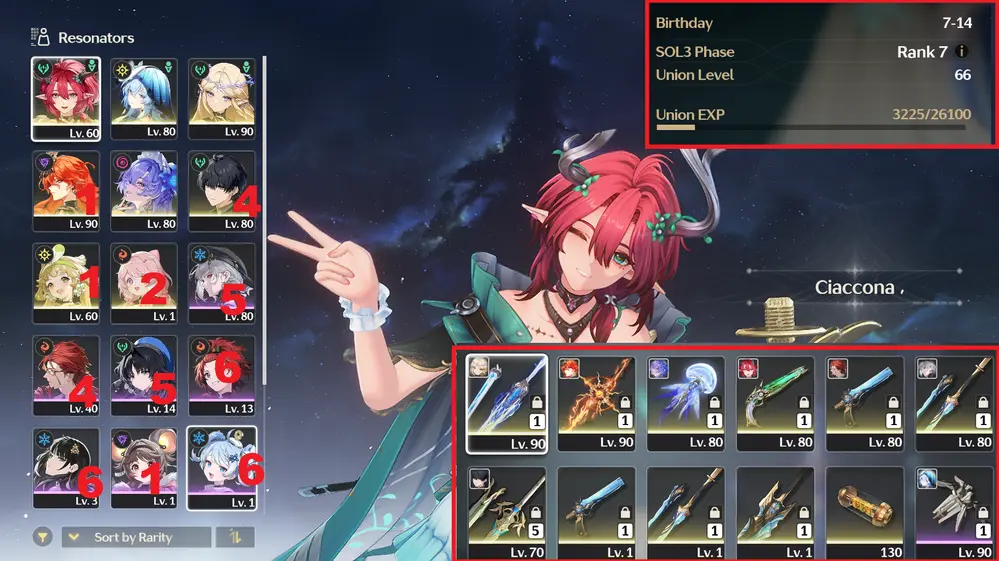Select the Lv.70 broadblade weapon slot
The image size is (999, 561).
tap(506, 512)
